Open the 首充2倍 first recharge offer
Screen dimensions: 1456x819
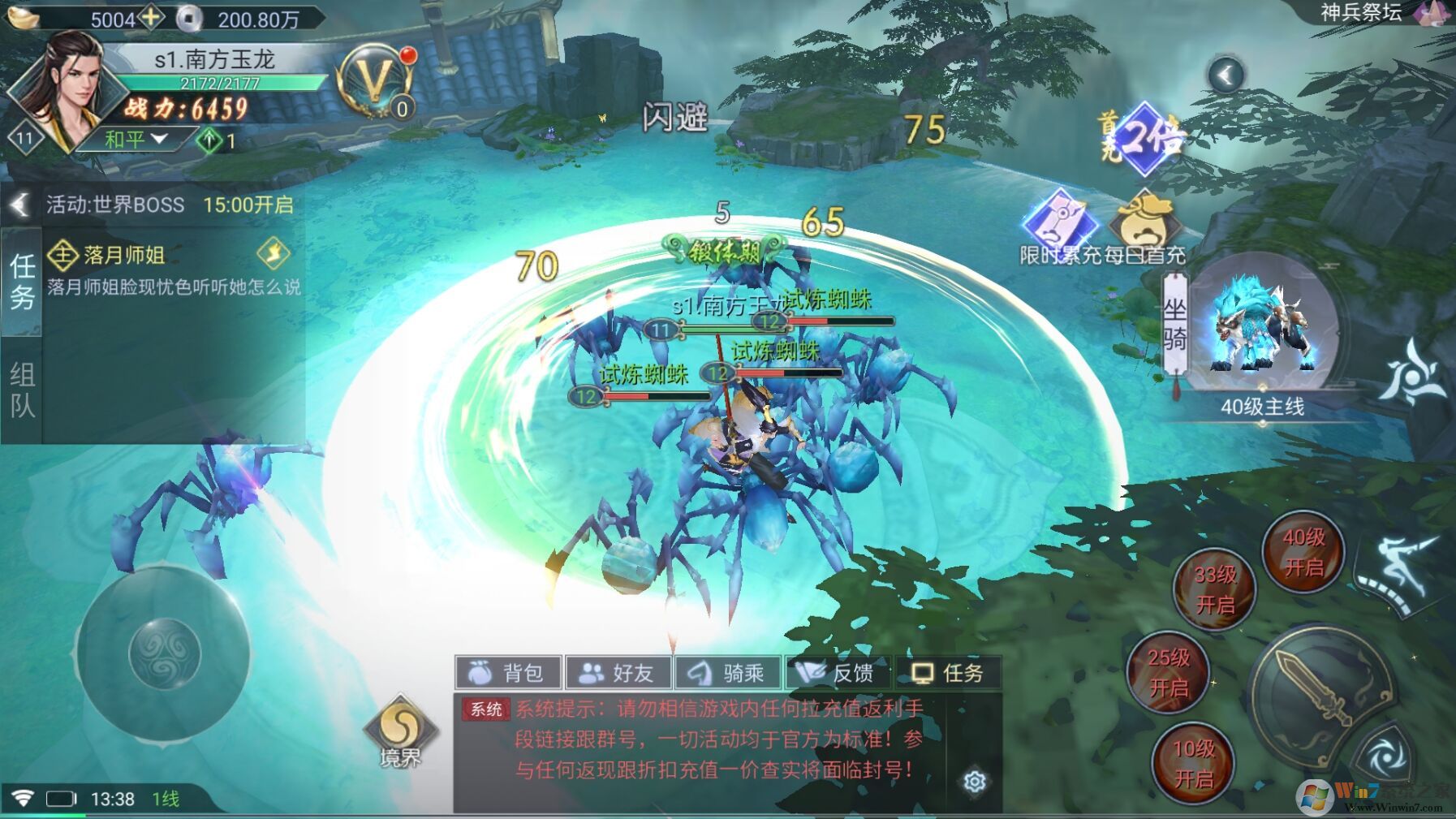1144,138
